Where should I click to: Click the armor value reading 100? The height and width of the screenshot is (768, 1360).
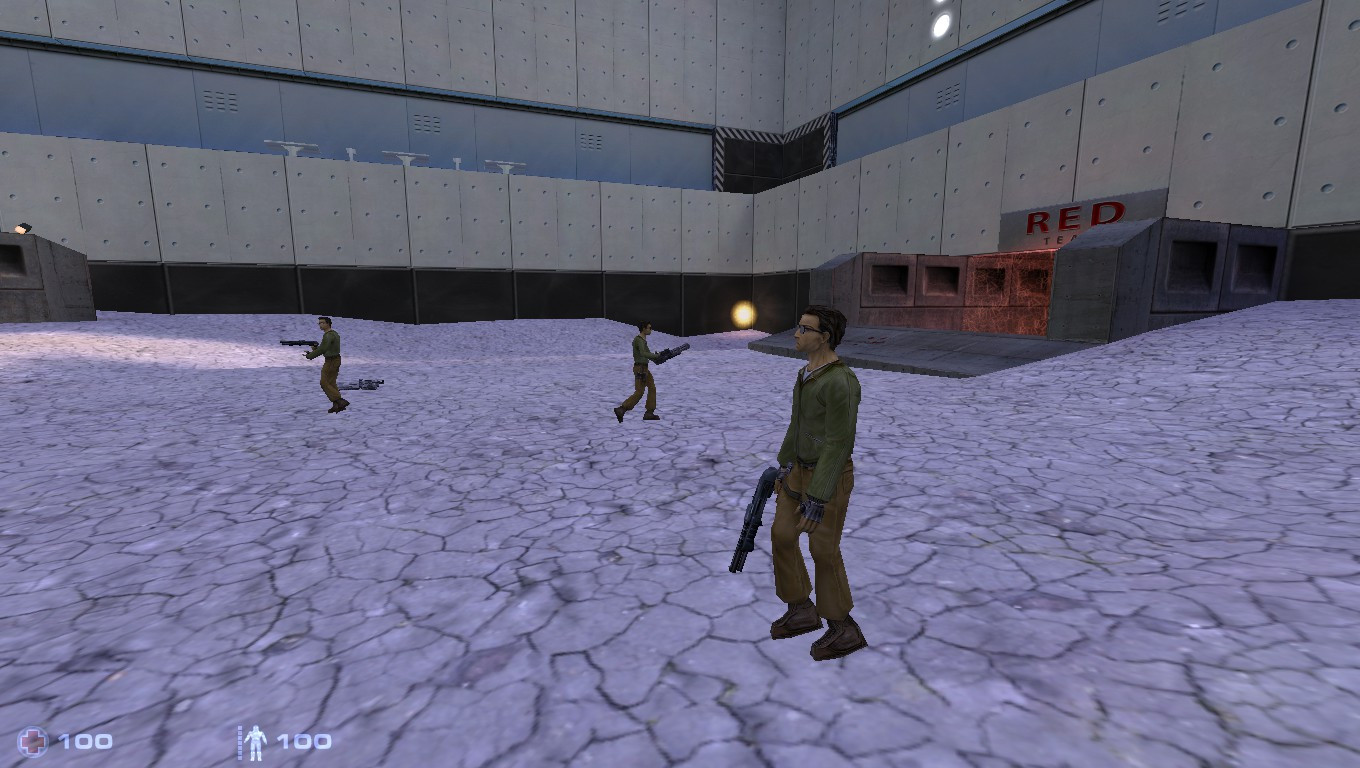point(305,742)
